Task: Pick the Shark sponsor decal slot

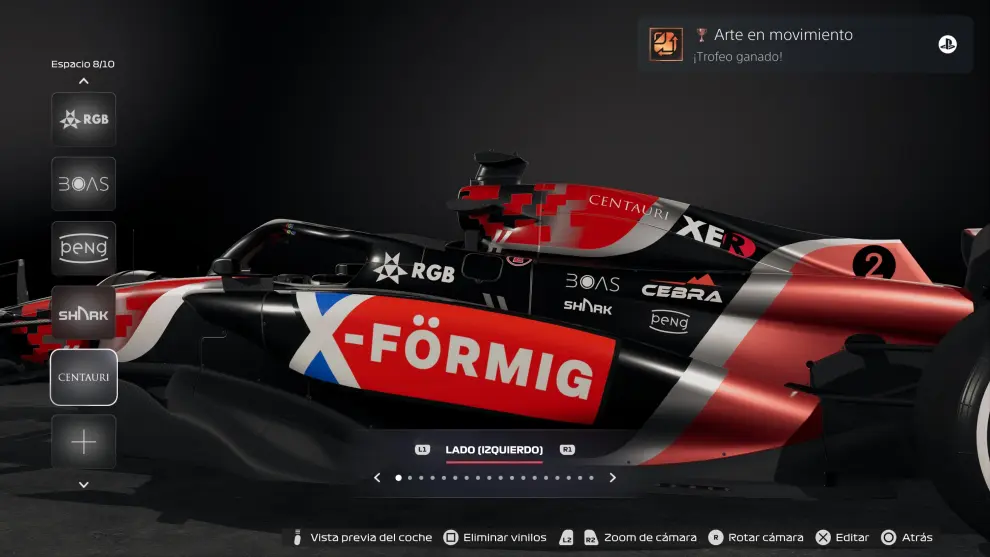Action: pos(84,312)
